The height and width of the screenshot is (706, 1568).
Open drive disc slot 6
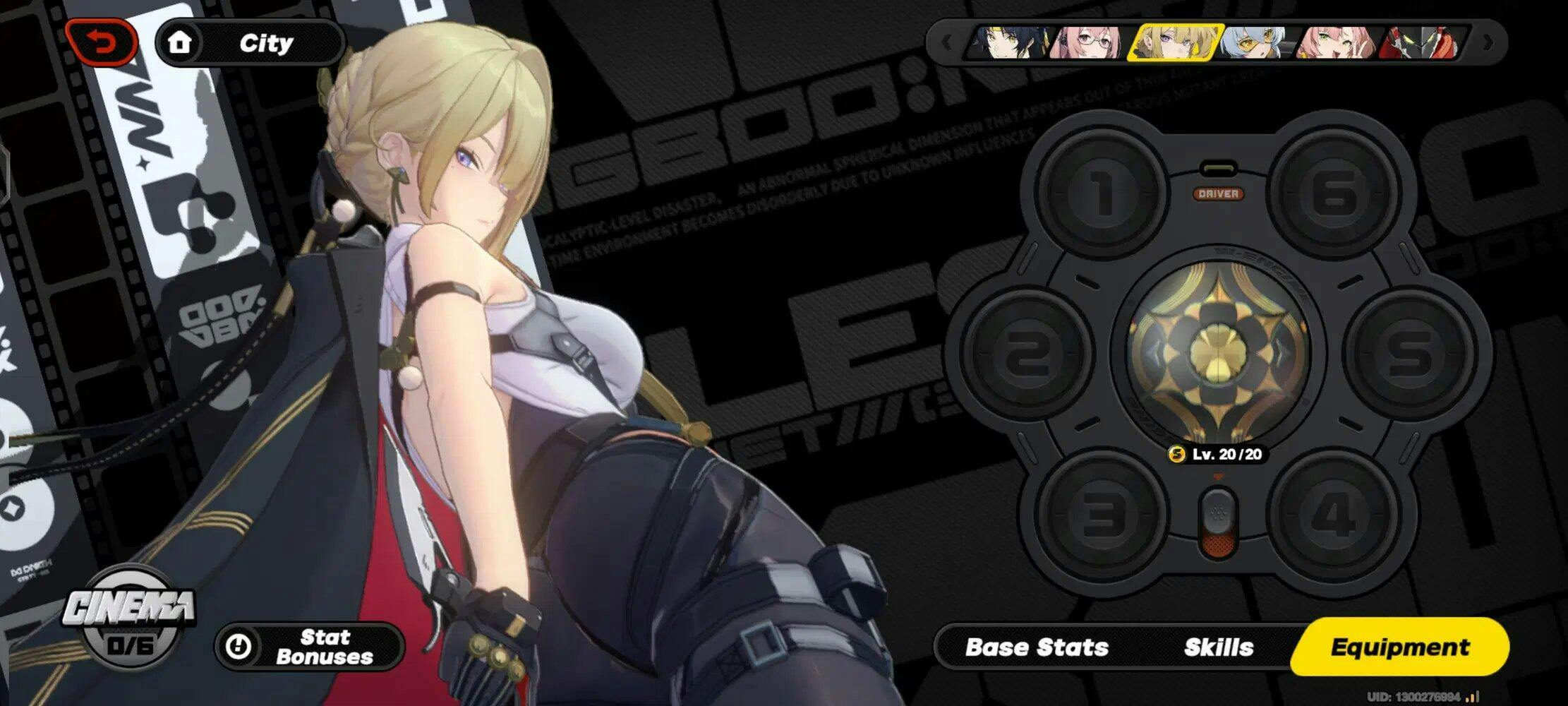[x=1334, y=193]
